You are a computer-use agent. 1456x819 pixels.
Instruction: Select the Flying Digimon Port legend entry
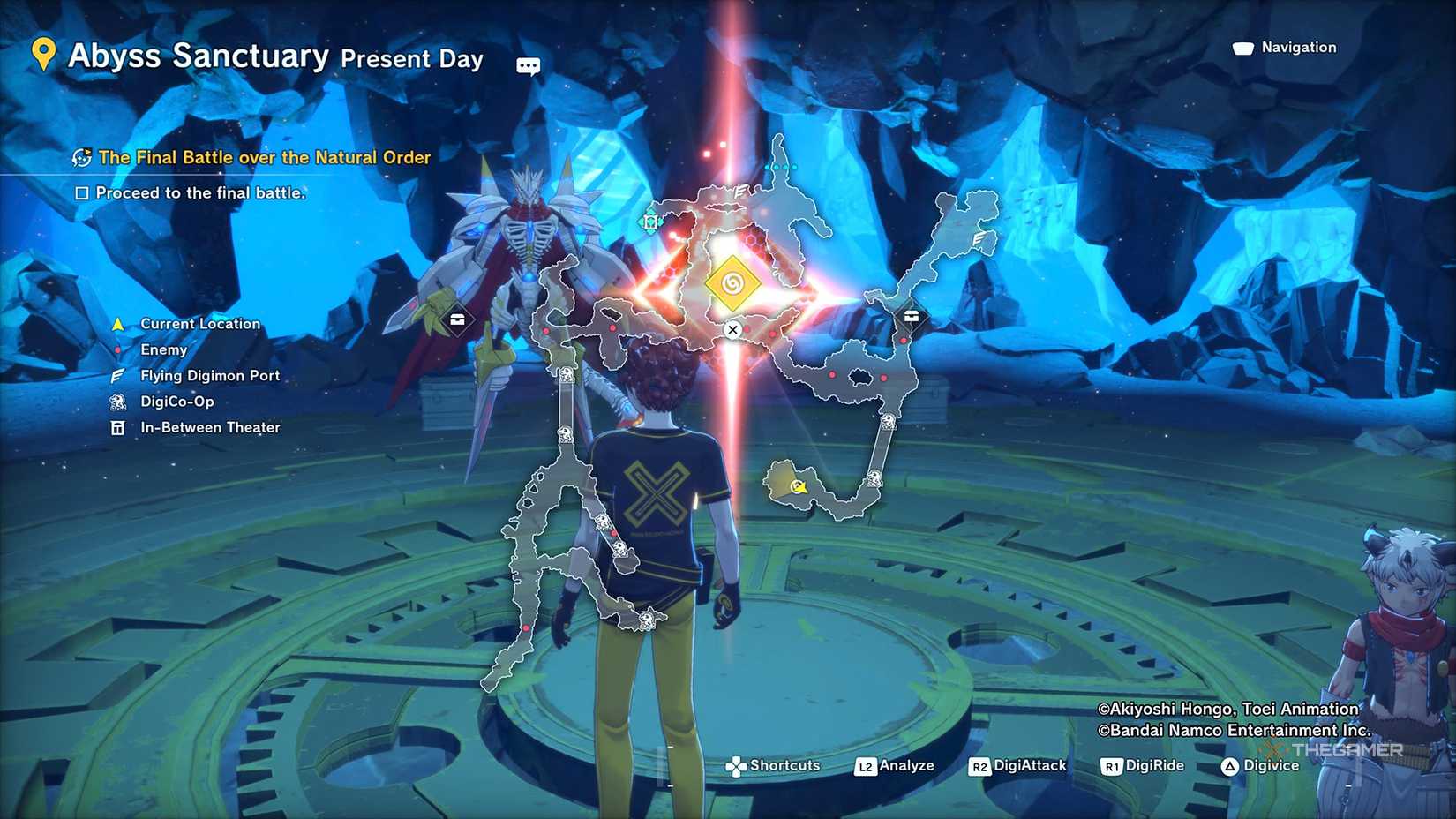[209, 376]
